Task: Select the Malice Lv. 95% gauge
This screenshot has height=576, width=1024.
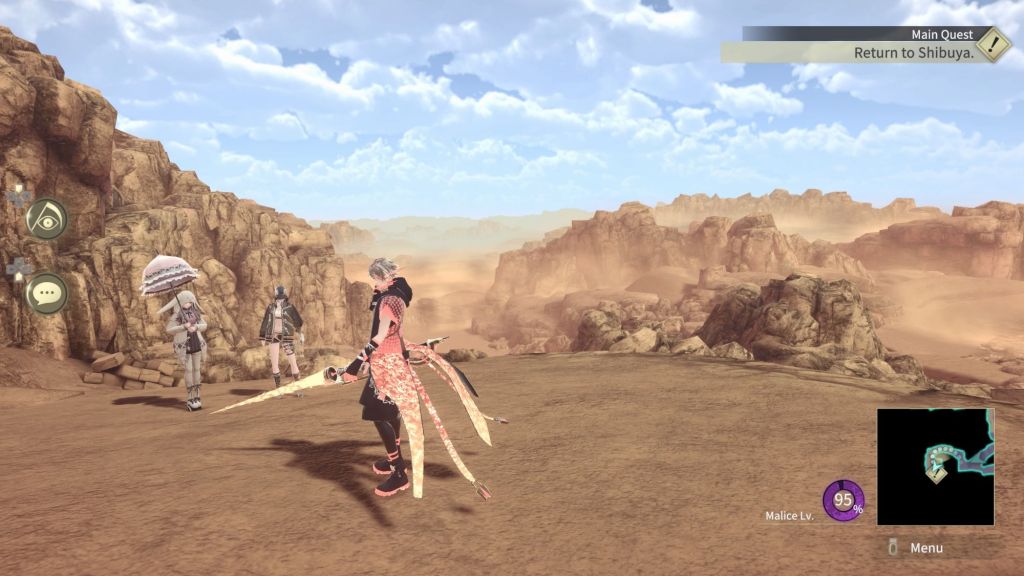Action: click(843, 501)
